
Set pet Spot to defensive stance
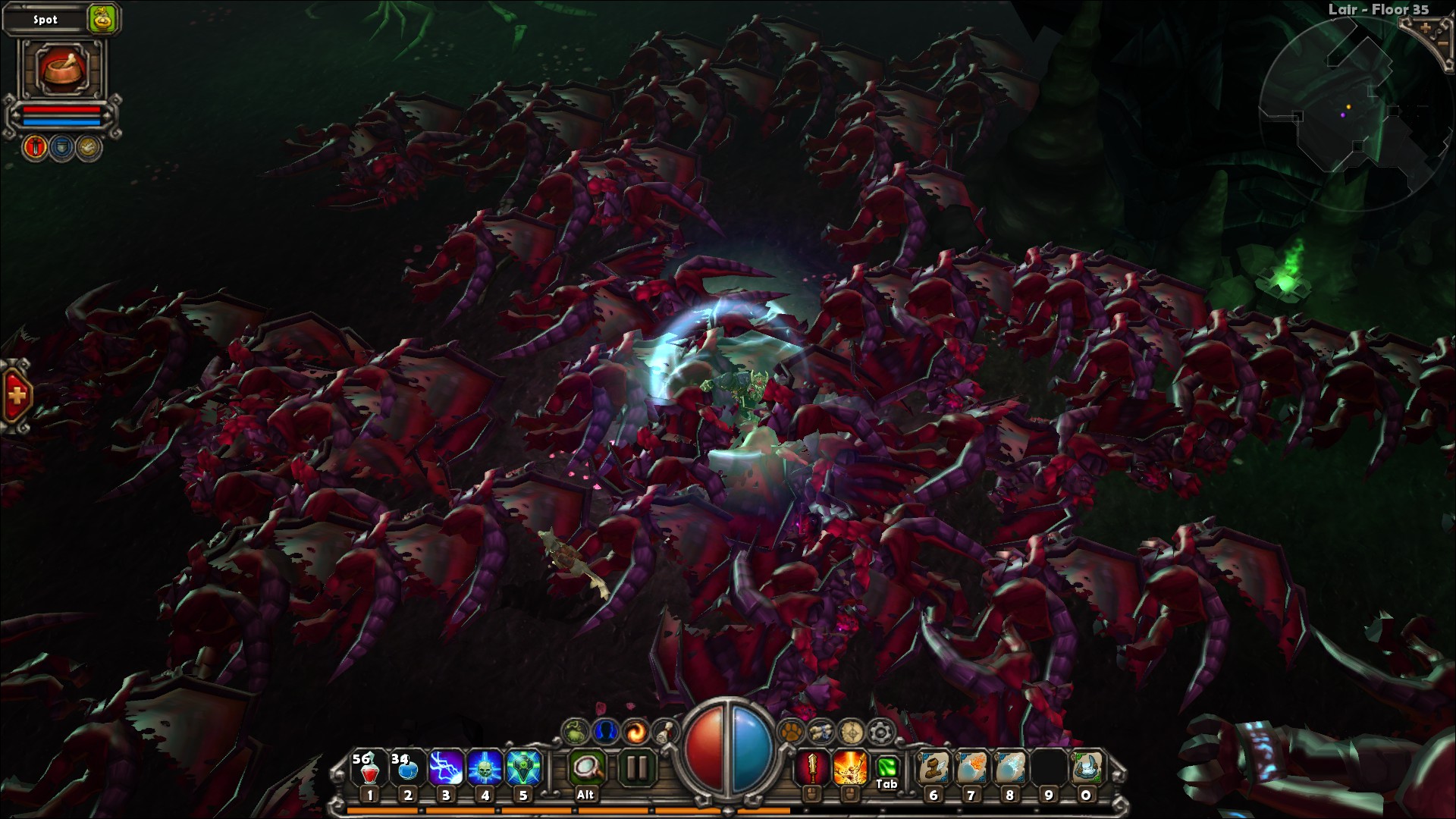(x=61, y=146)
